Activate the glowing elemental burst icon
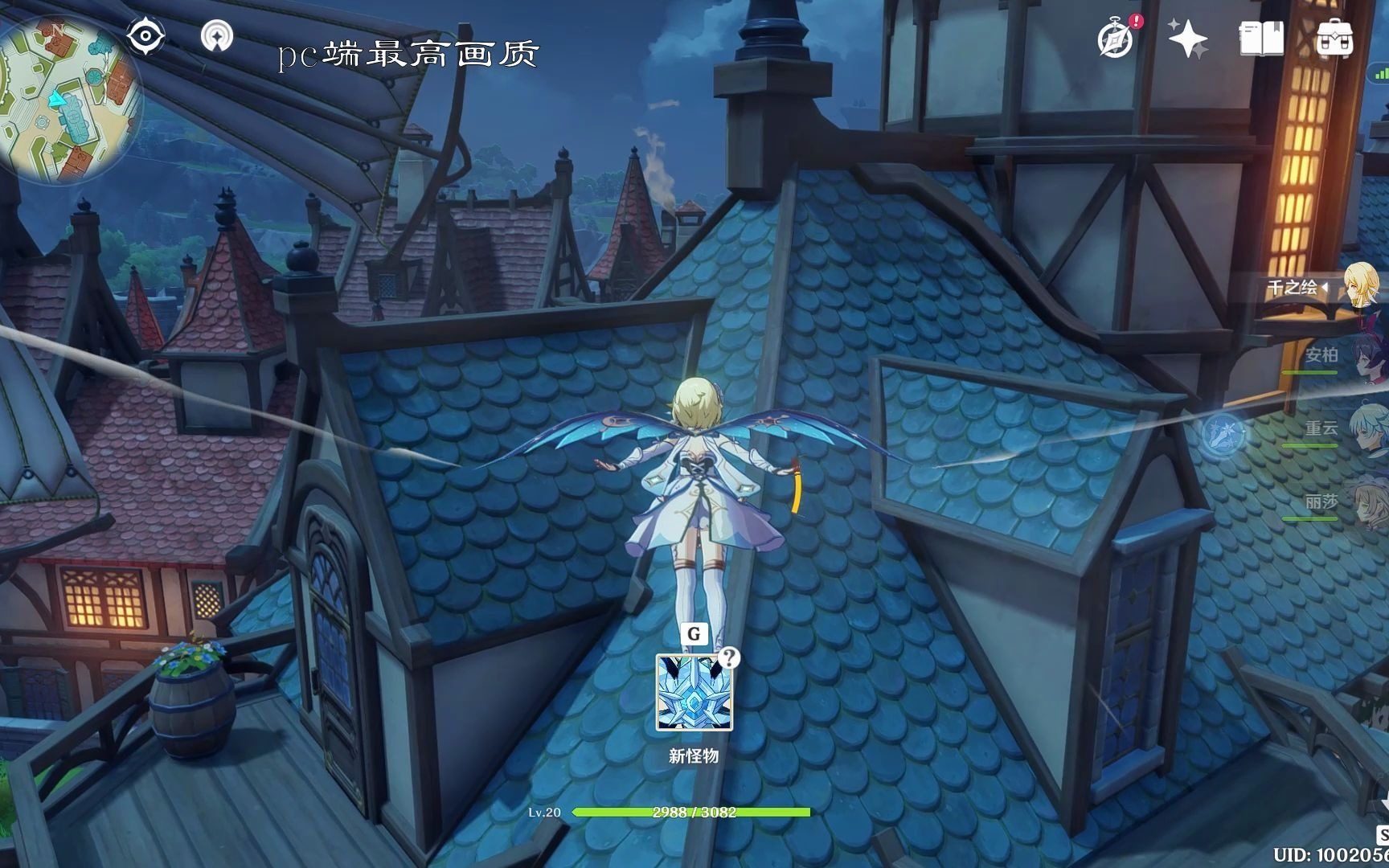Viewport: 1389px width, 868px height. [x=1223, y=435]
